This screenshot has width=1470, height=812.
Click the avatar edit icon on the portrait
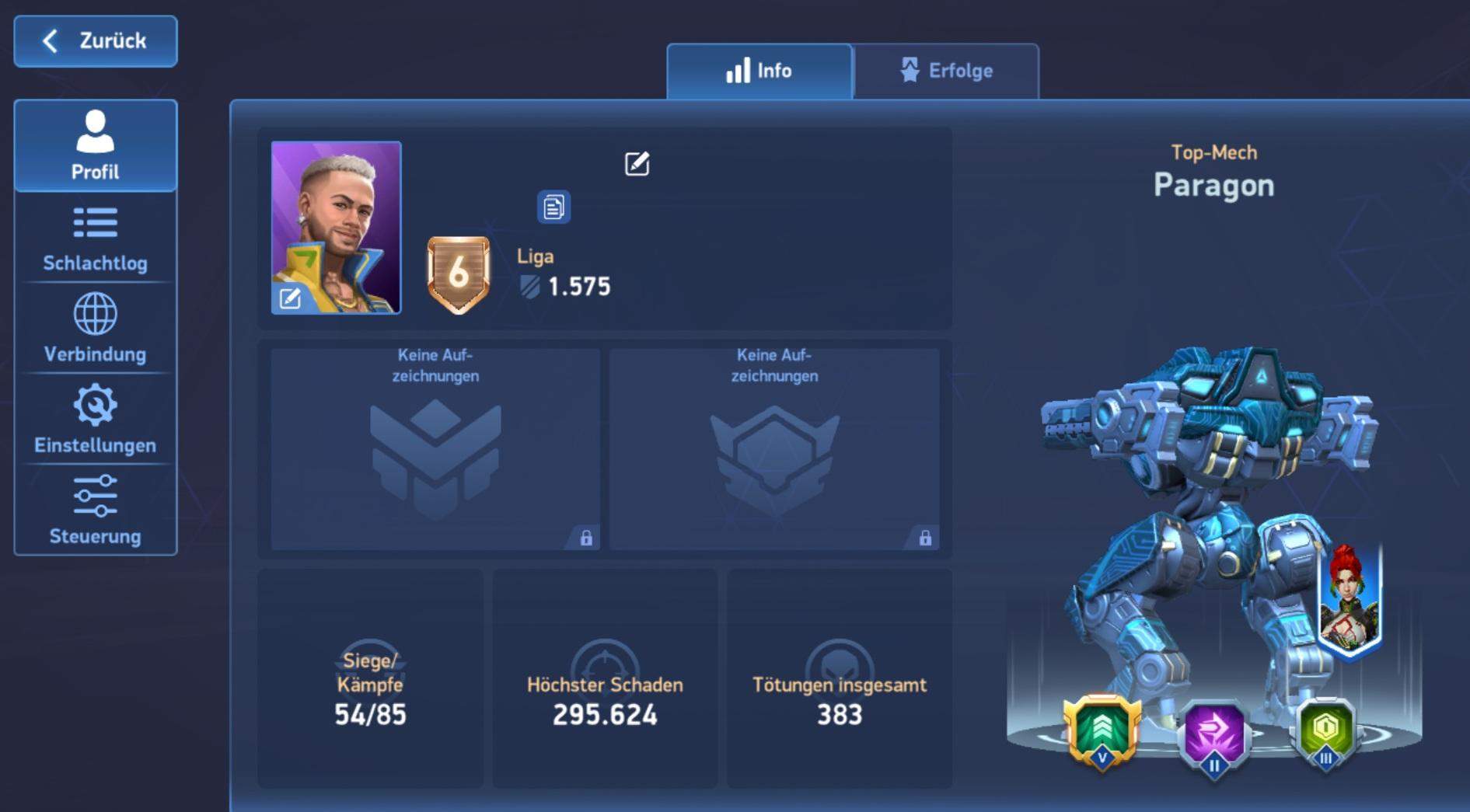(x=291, y=297)
